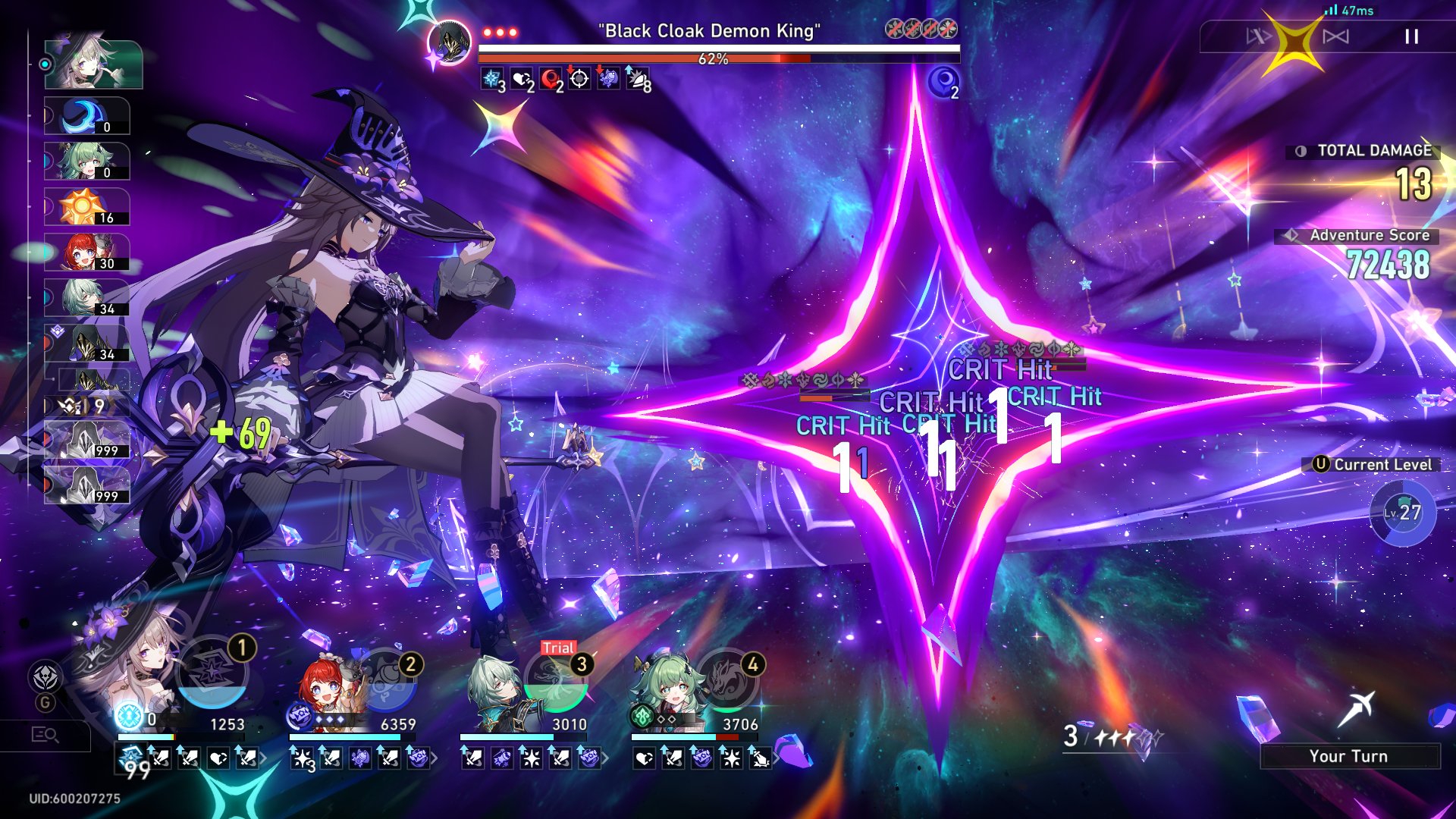Toggle battle speed-up
Image resolution: width=1456 pixels, height=819 pixels.
[x=1258, y=36]
